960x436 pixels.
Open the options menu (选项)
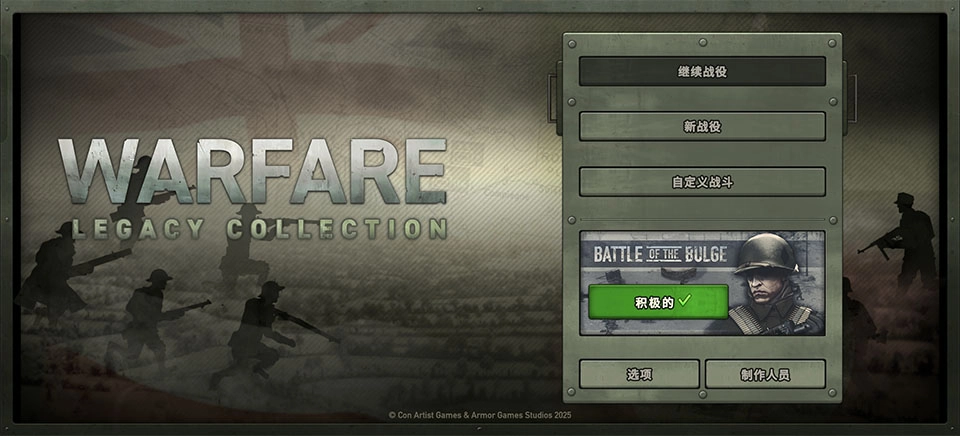tap(639, 374)
